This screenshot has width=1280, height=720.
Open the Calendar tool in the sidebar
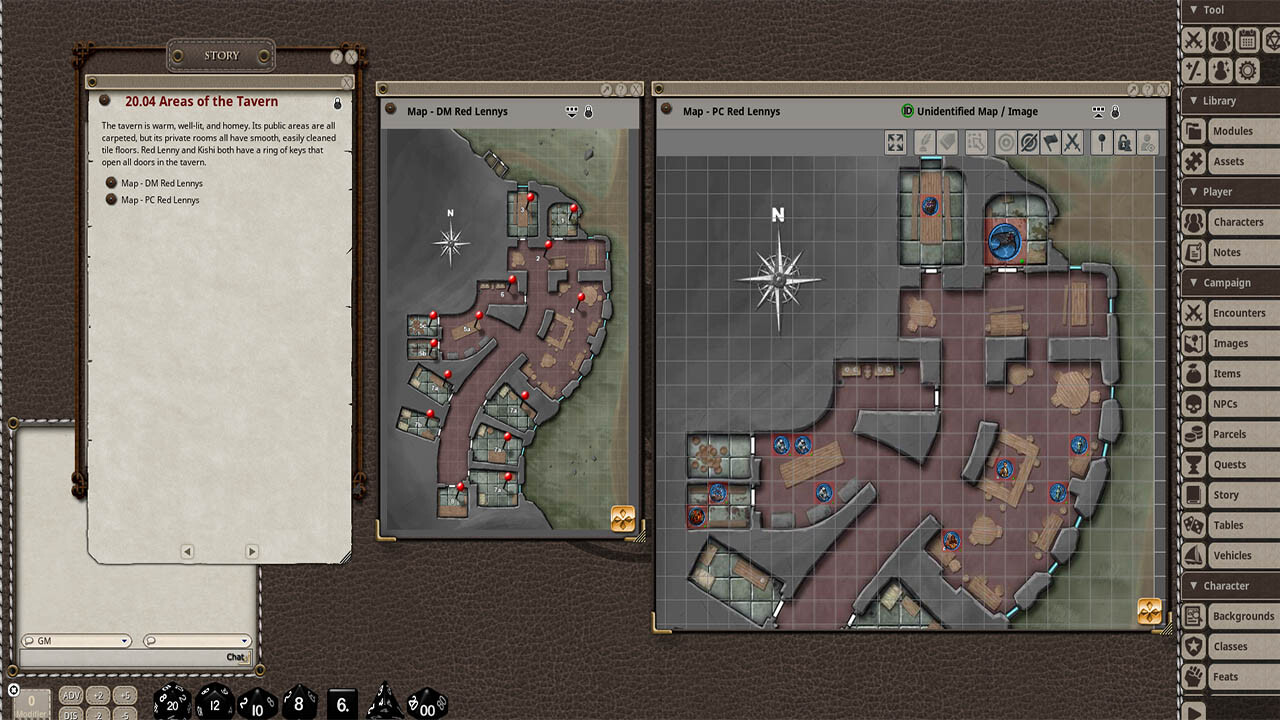coord(1248,39)
